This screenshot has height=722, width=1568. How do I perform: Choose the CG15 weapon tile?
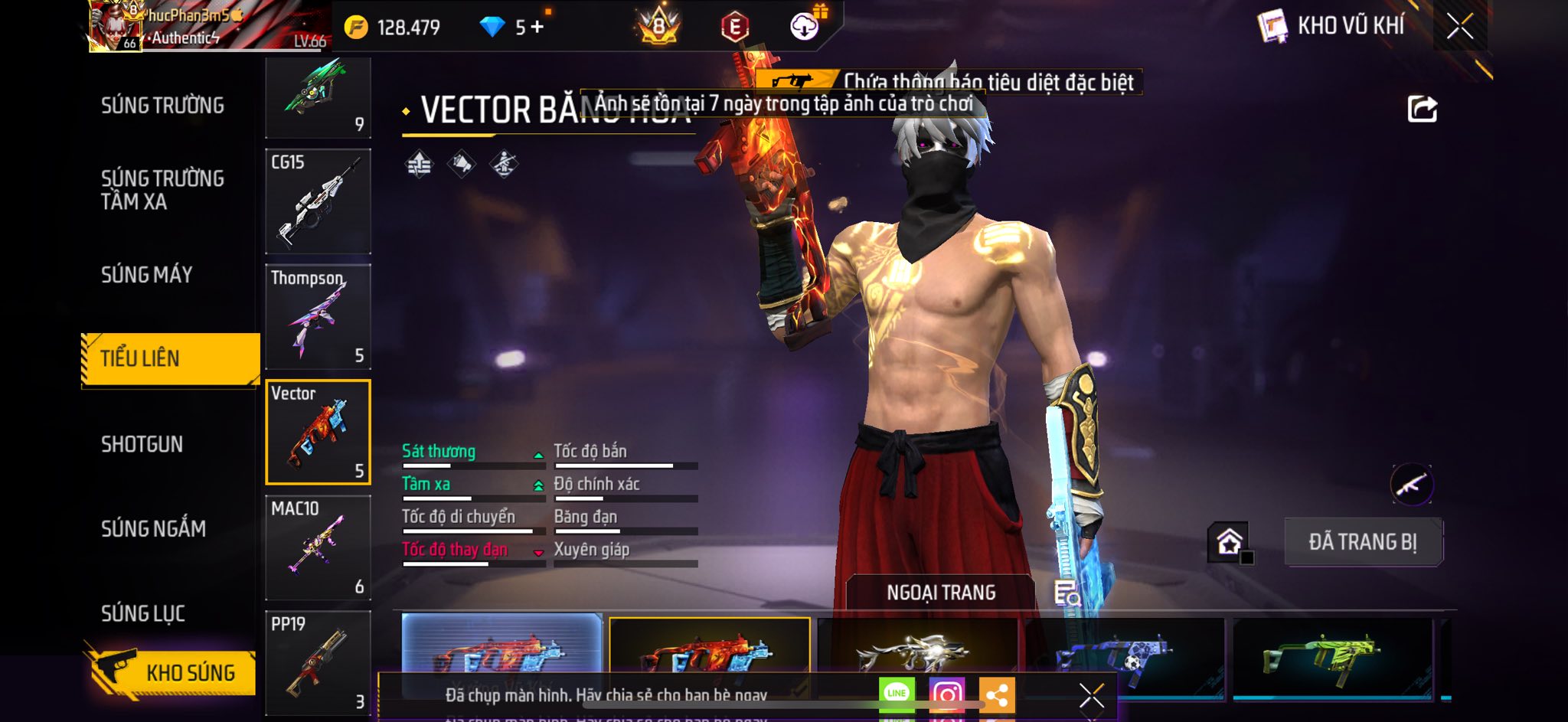(x=318, y=201)
